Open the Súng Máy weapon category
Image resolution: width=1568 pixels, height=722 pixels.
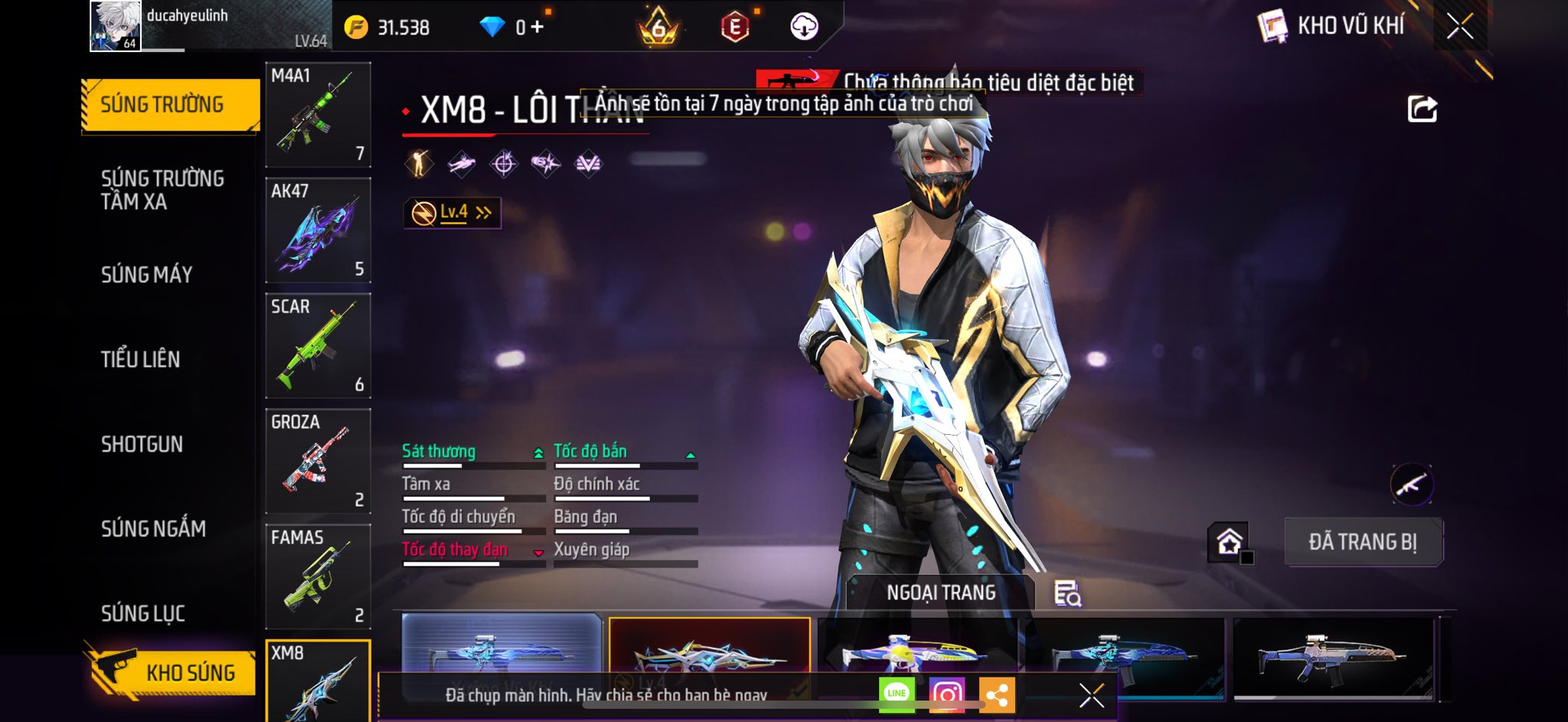pyautogui.click(x=147, y=275)
